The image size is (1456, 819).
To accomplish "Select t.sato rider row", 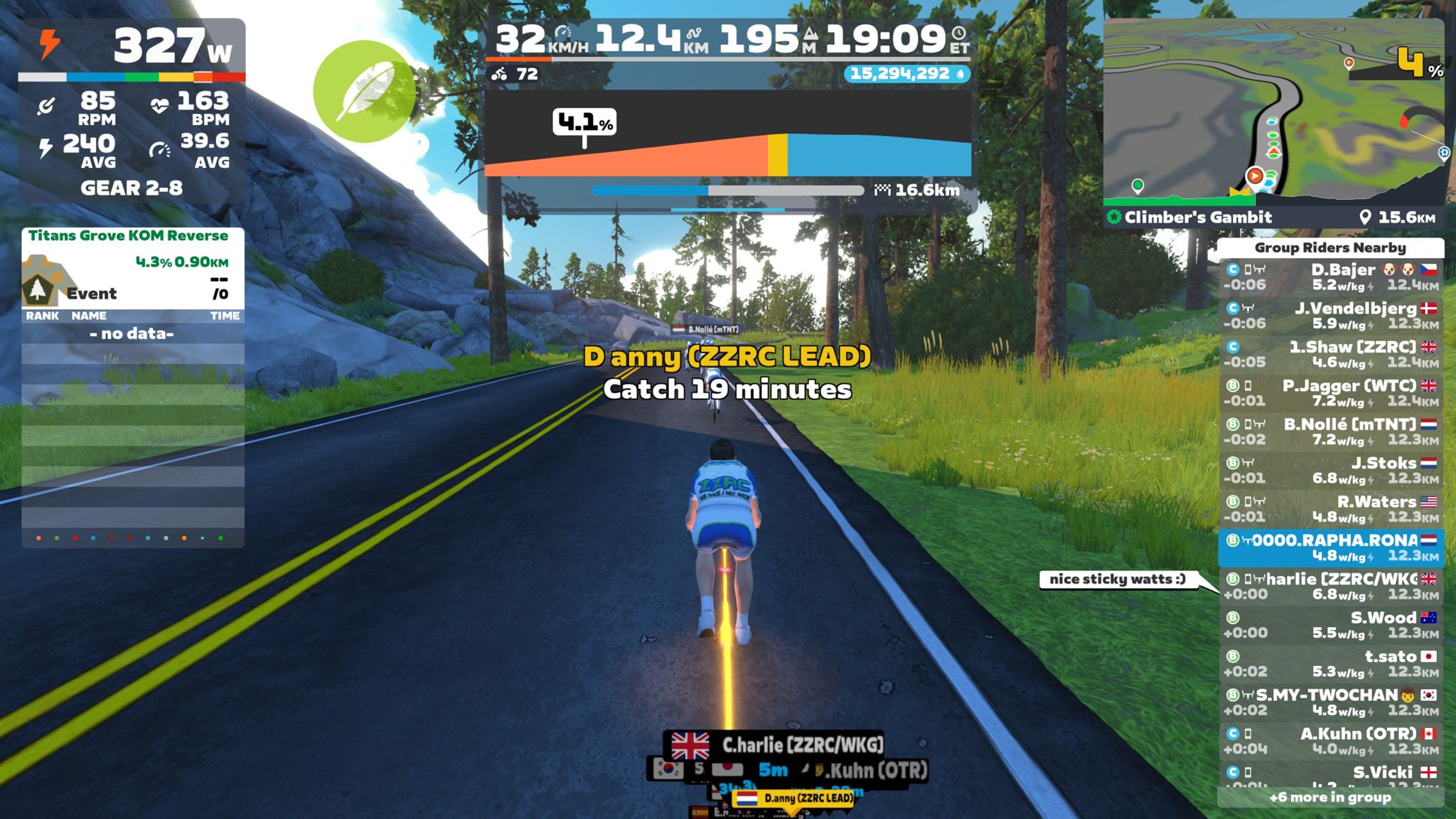I will click(x=1330, y=663).
